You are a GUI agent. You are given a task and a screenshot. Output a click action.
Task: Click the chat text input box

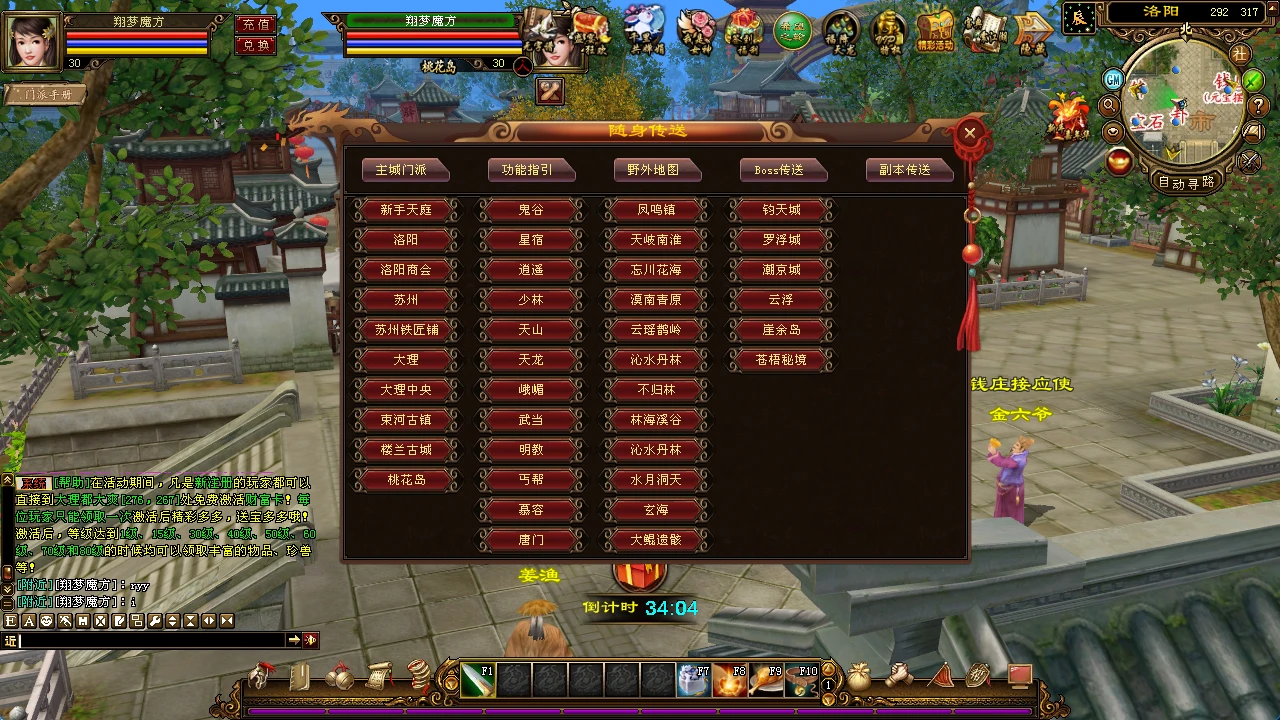pyautogui.click(x=150, y=640)
